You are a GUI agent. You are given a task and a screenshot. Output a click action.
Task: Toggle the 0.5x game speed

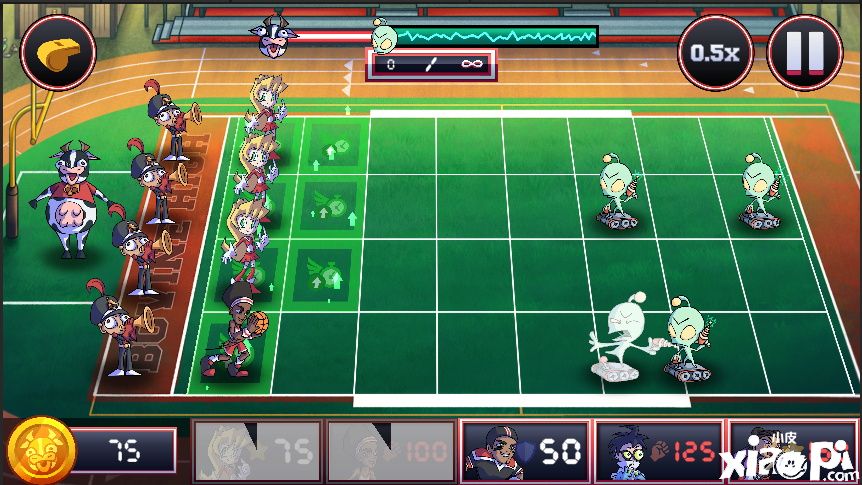(x=715, y=52)
